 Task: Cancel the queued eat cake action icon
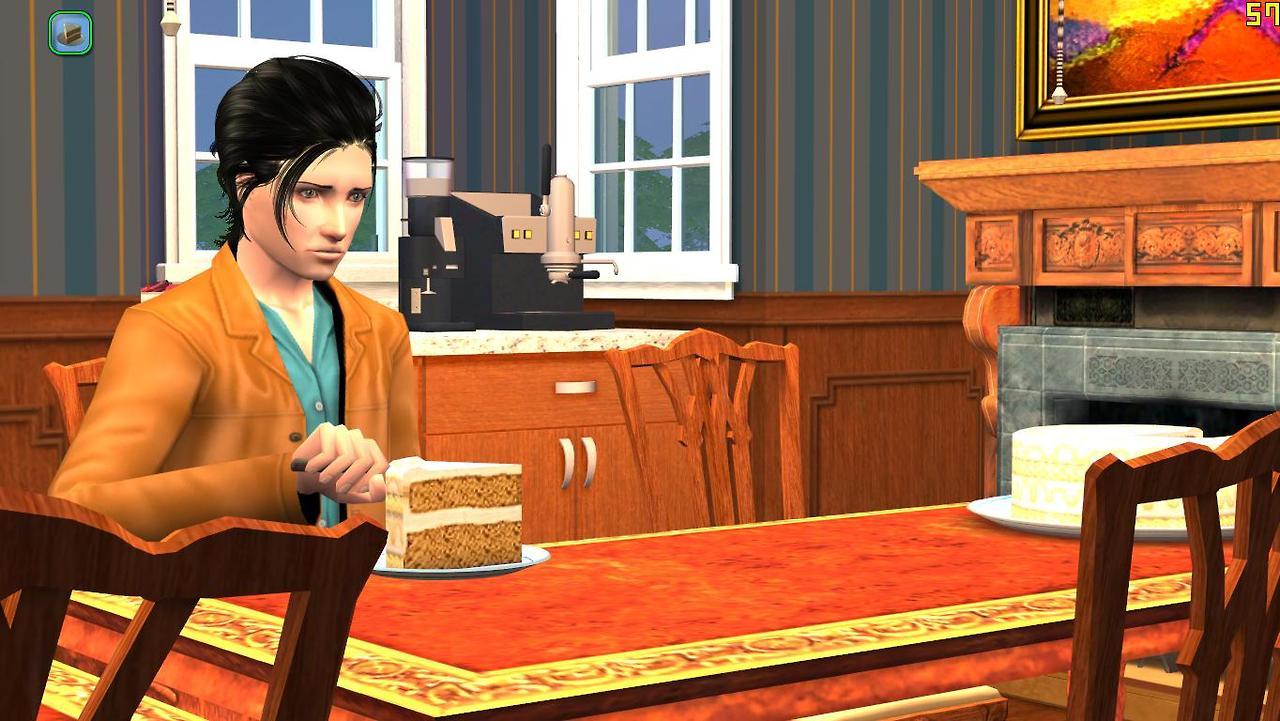(x=70, y=33)
